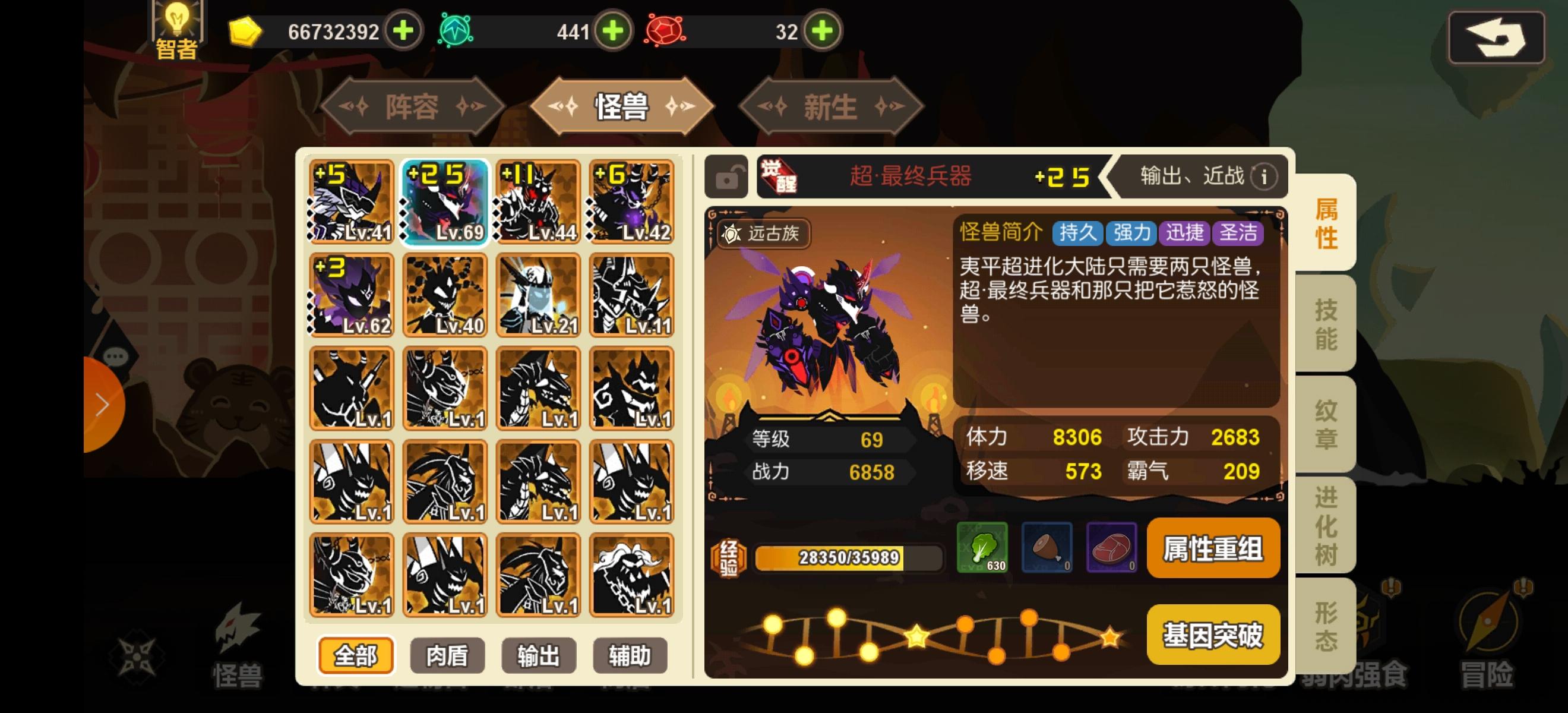This screenshot has height=713, width=1568.
Task: Click the lock icon beside the monster name
Action: coord(728,177)
